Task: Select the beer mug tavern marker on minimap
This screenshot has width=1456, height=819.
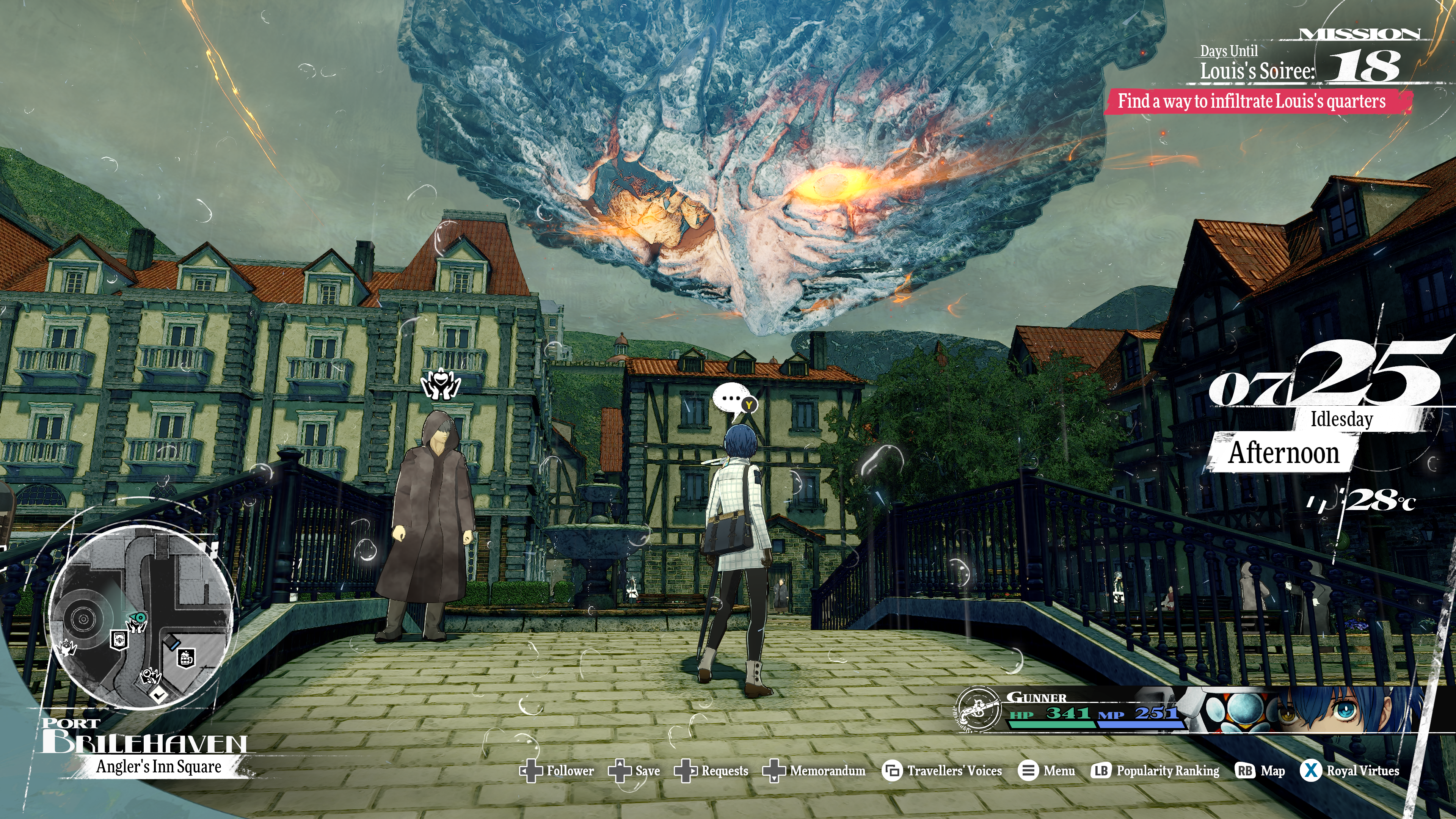Action: (x=186, y=658)
